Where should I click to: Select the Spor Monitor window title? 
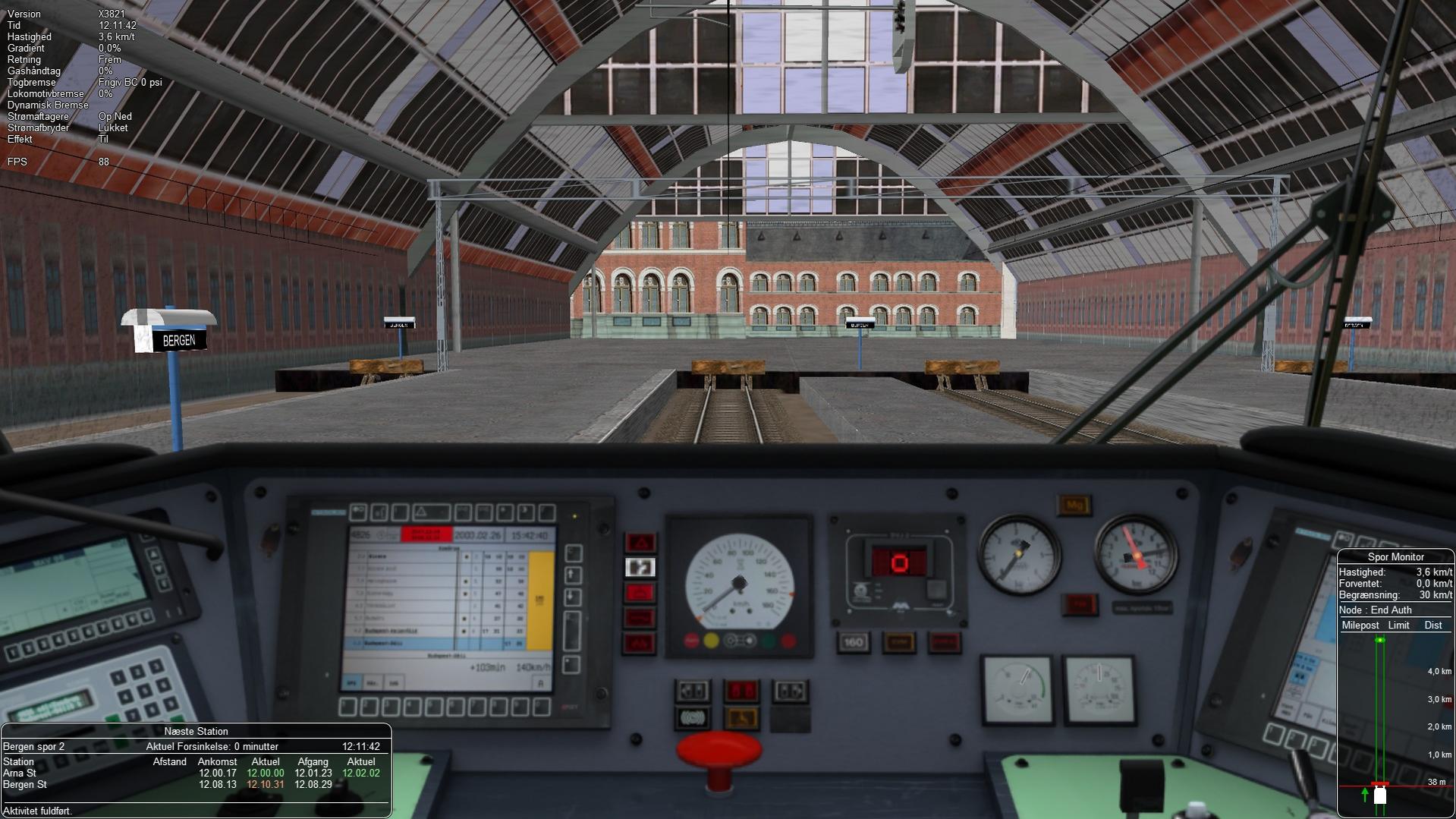[x=1395, y=556]
